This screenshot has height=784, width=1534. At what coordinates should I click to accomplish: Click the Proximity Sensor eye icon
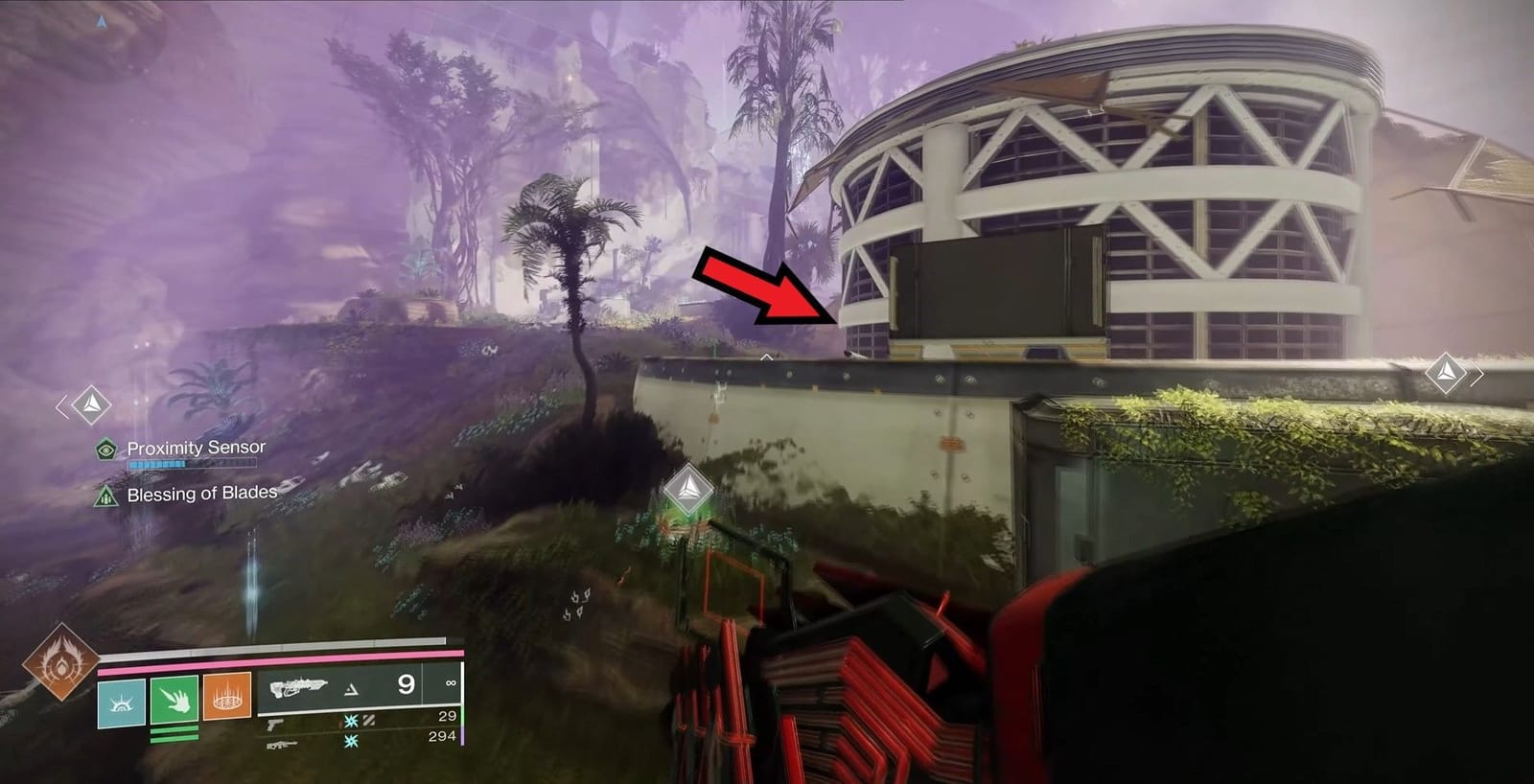point(105,449)
